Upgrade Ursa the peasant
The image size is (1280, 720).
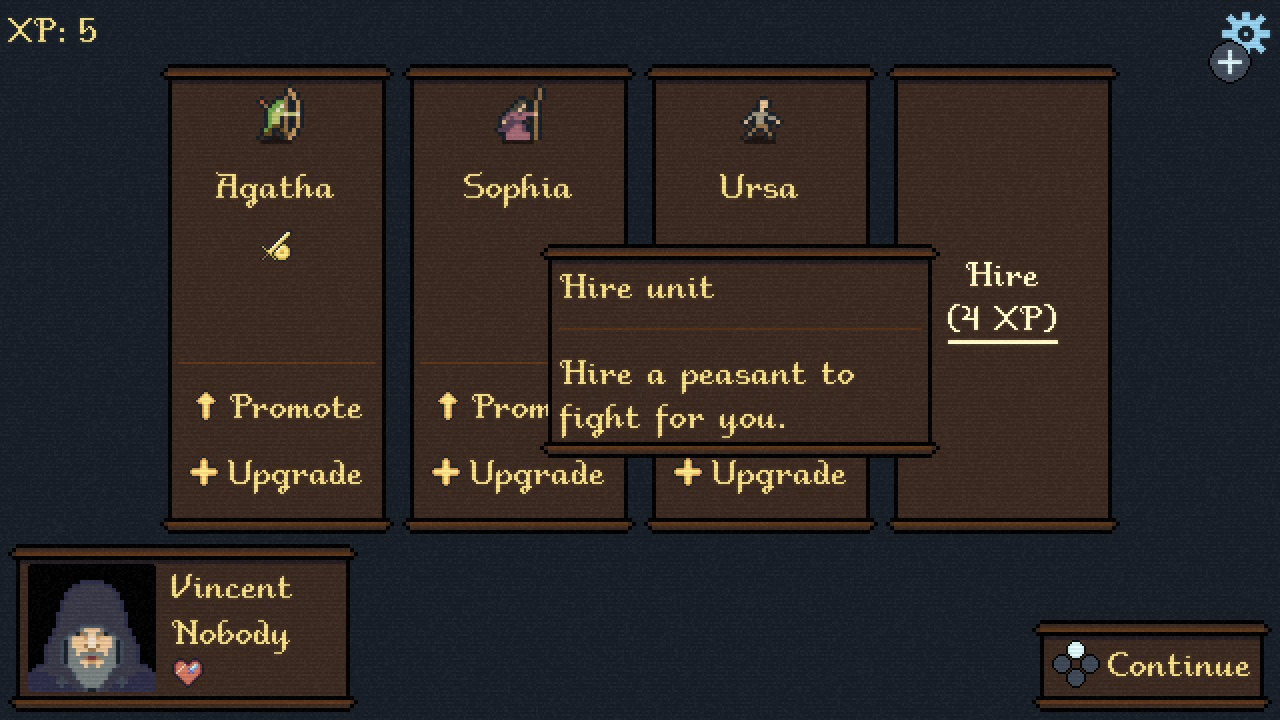[760, 473]
